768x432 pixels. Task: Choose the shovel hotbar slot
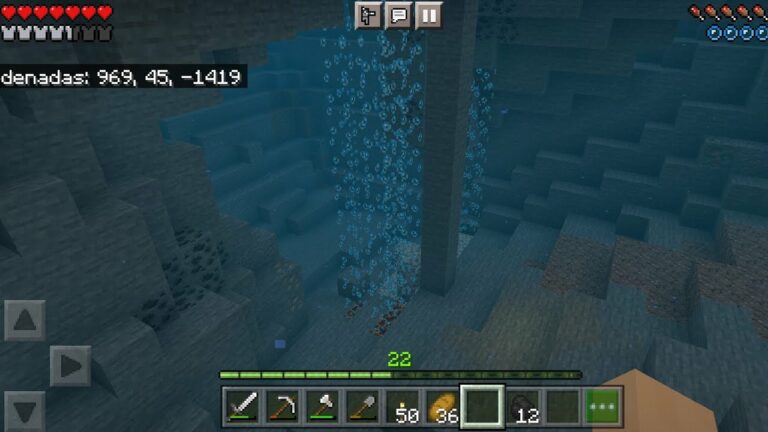click(361, 407)
